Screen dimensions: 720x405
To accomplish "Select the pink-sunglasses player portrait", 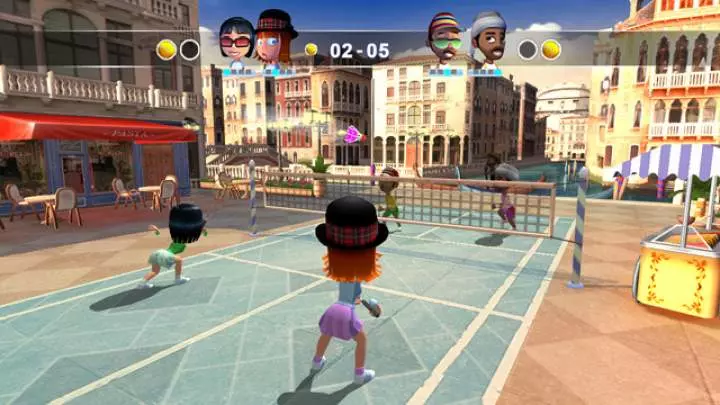I will point(236,42).
